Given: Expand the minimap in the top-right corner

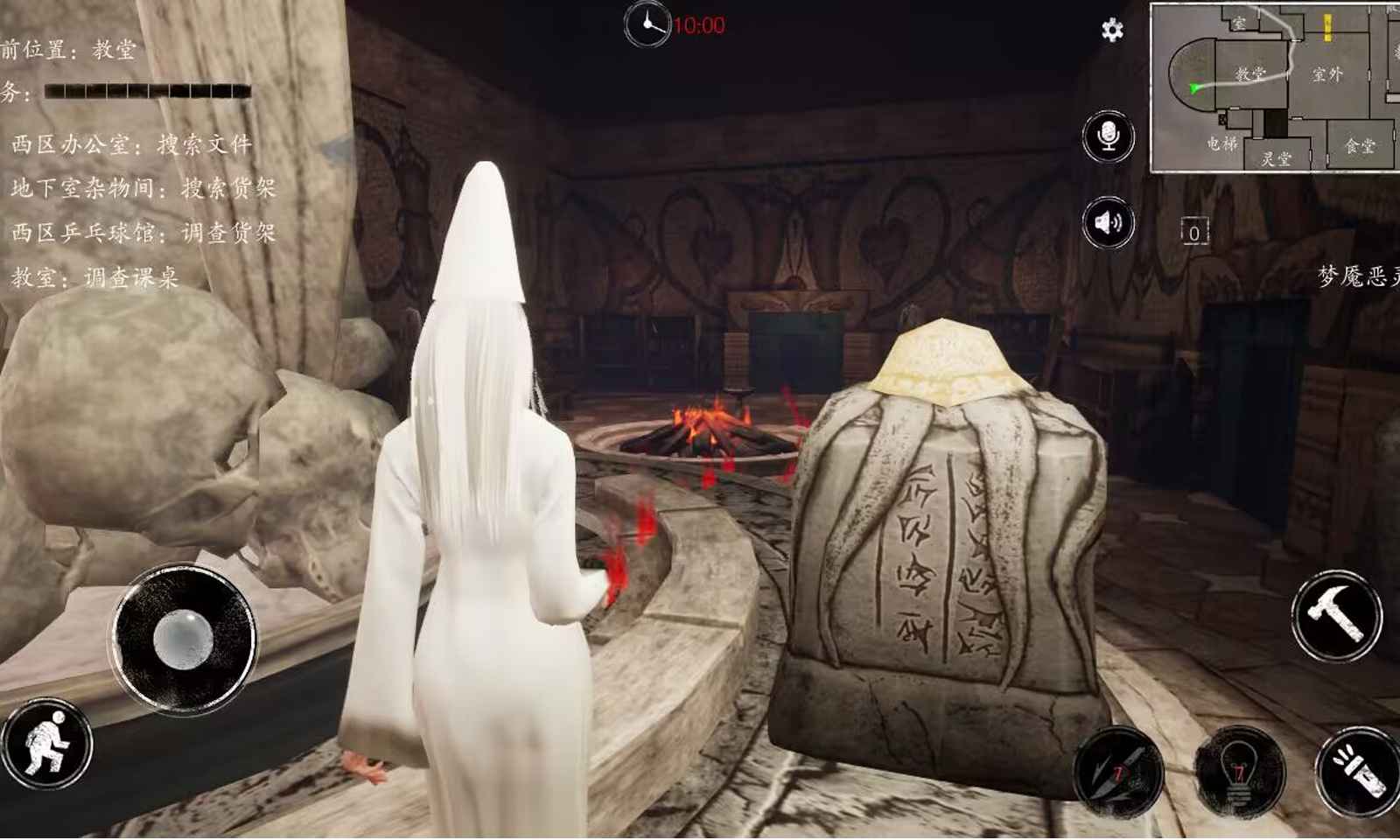Looking at the screenshot, I should (x=1274, y=87).
